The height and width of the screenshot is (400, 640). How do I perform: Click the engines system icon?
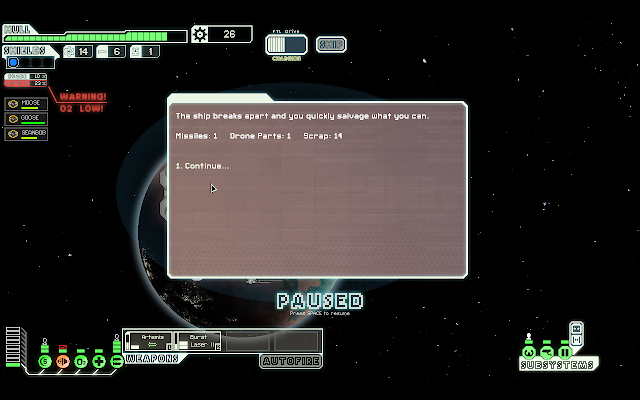63,360
